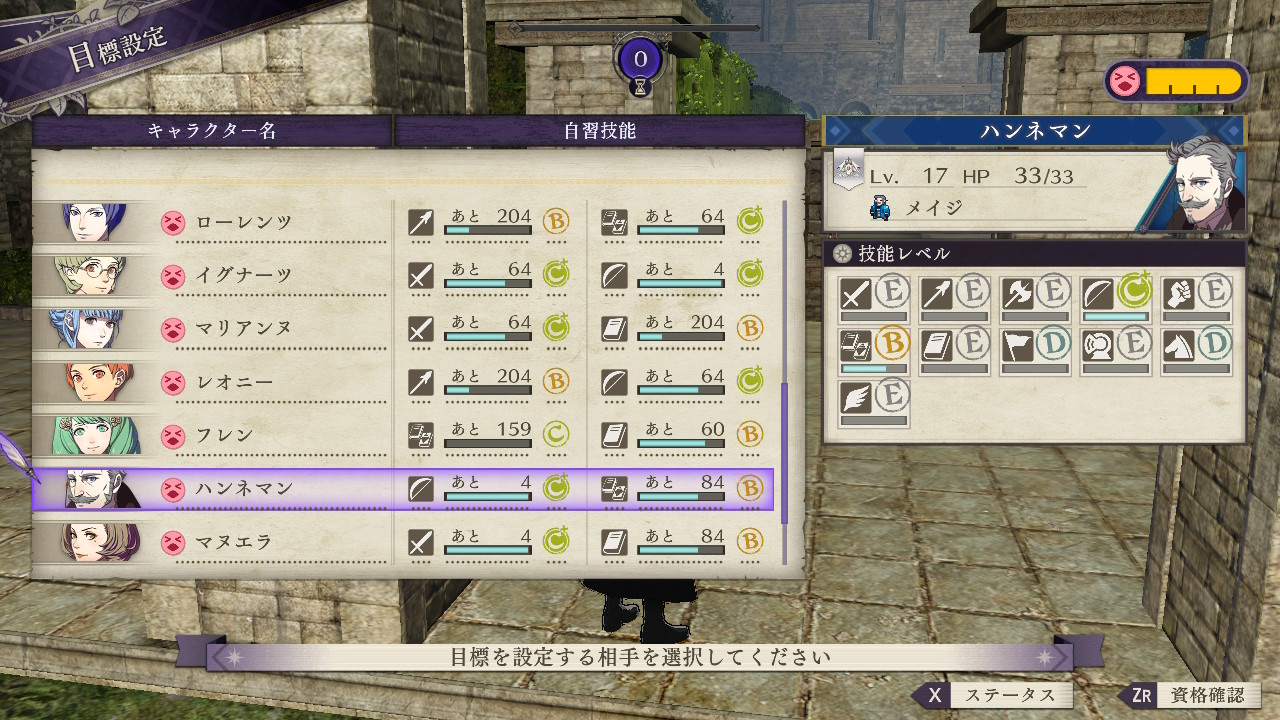Select the フレン character row
The height and width of the screenshot is (720, 1280).
[243, 436]
